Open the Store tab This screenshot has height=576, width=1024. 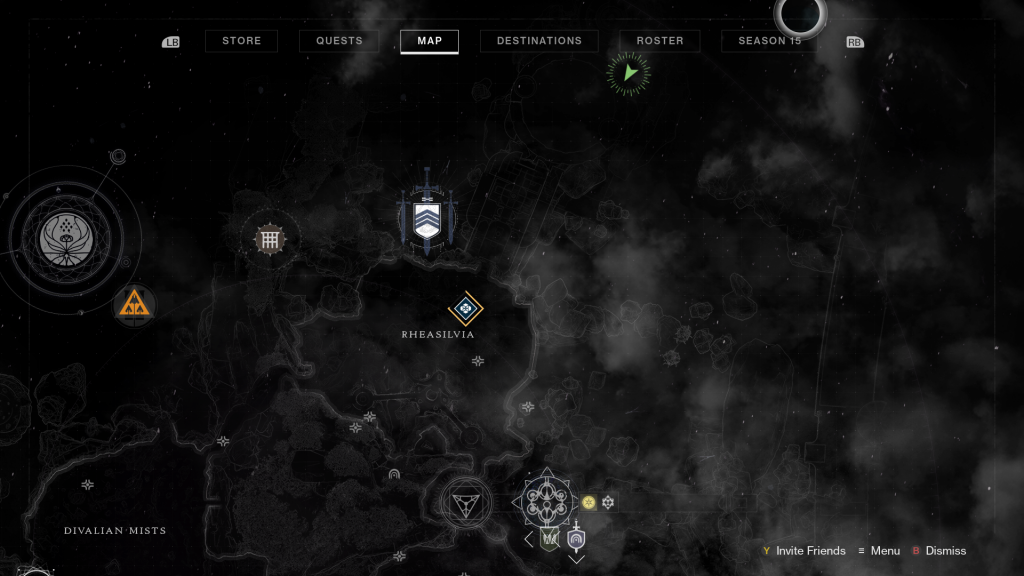(x=241, y=41)
